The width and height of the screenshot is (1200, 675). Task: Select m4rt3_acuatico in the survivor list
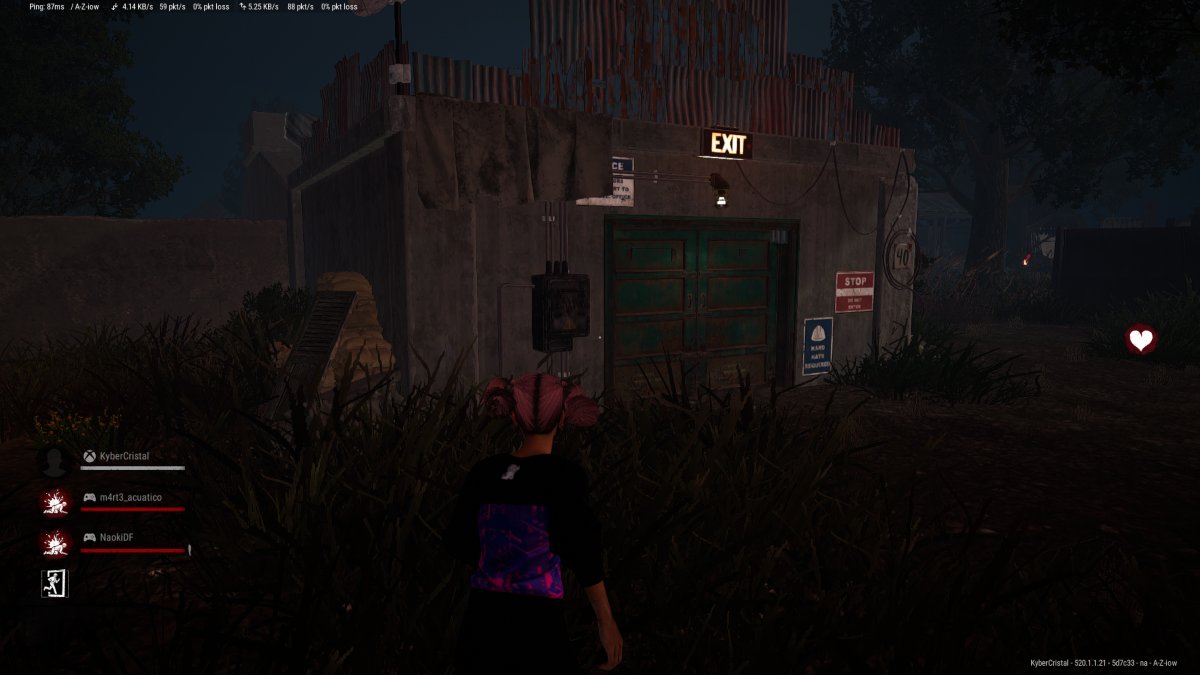(x=130, y=498)
